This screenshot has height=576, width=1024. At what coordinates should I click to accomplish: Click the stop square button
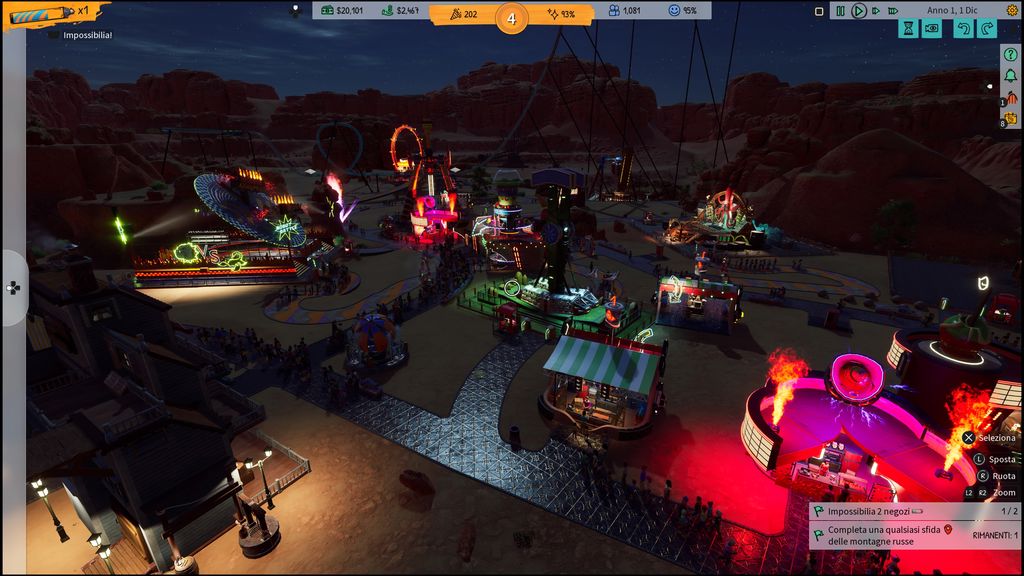tap(818, 11)
